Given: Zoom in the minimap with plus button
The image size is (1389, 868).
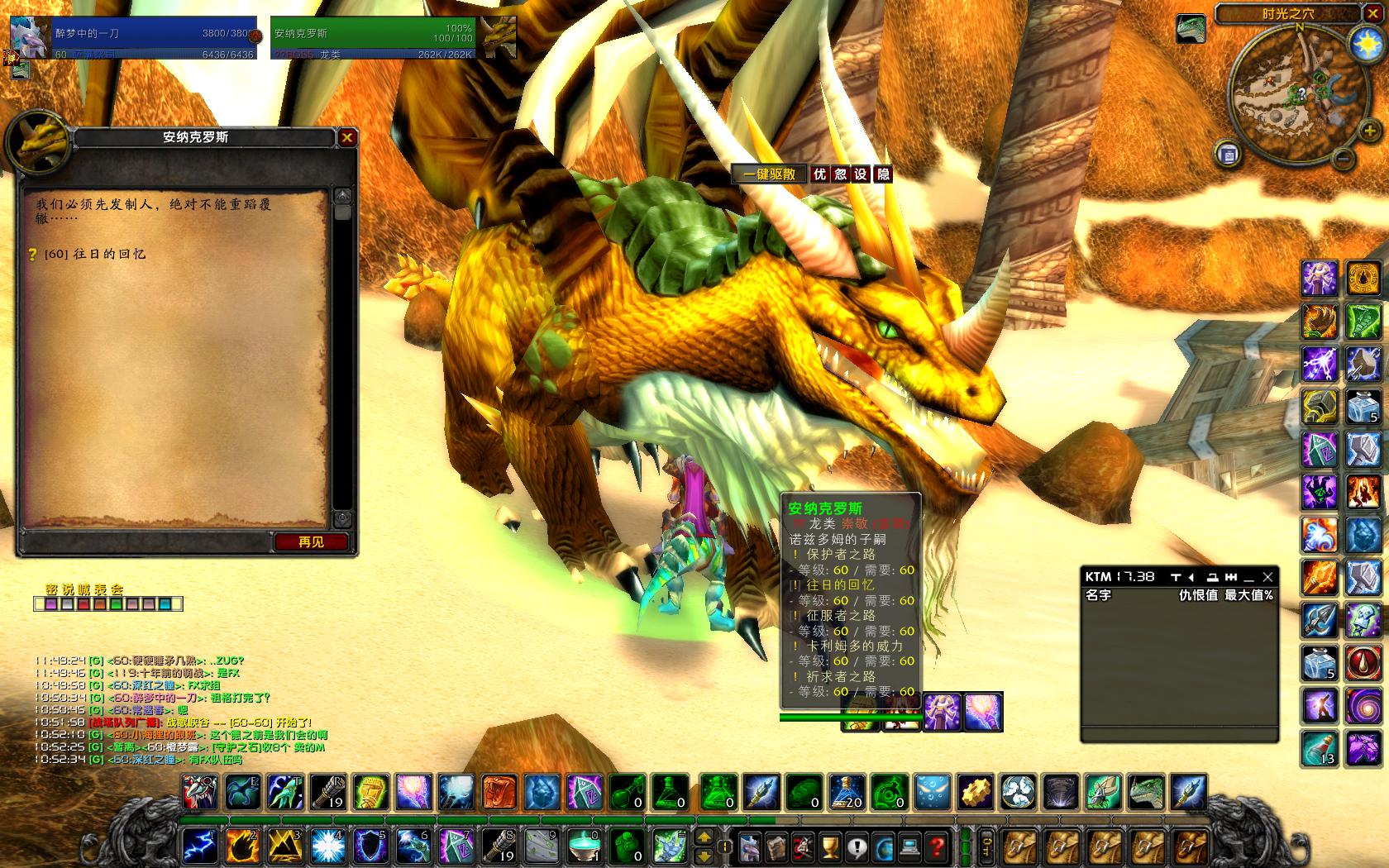Looking at the screenshot, I should [x=1368, y=131].
